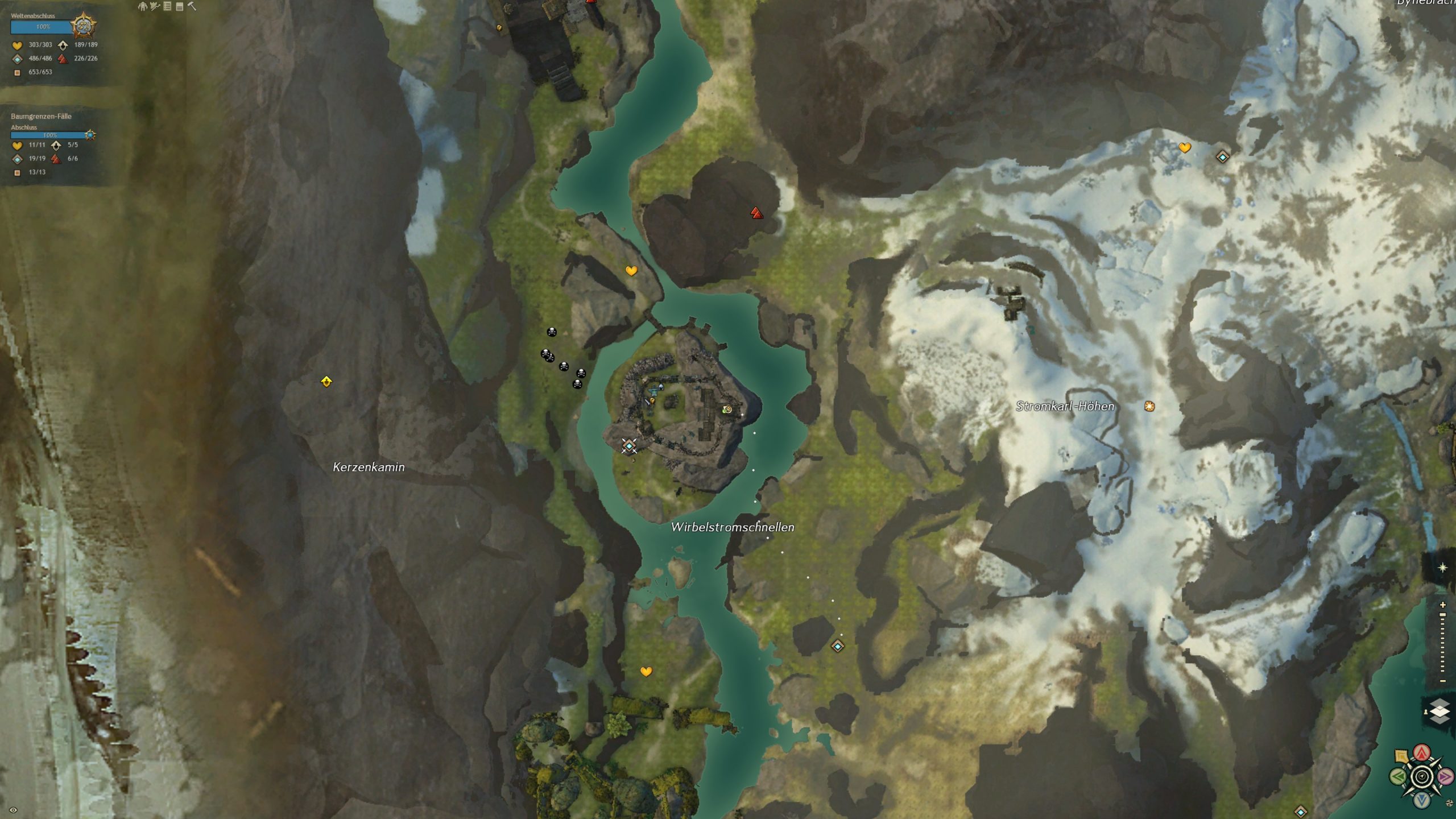Toggle the eye icon in bottom-left corner
This screenshot has width=1456, height=819.
click(13, 810)
